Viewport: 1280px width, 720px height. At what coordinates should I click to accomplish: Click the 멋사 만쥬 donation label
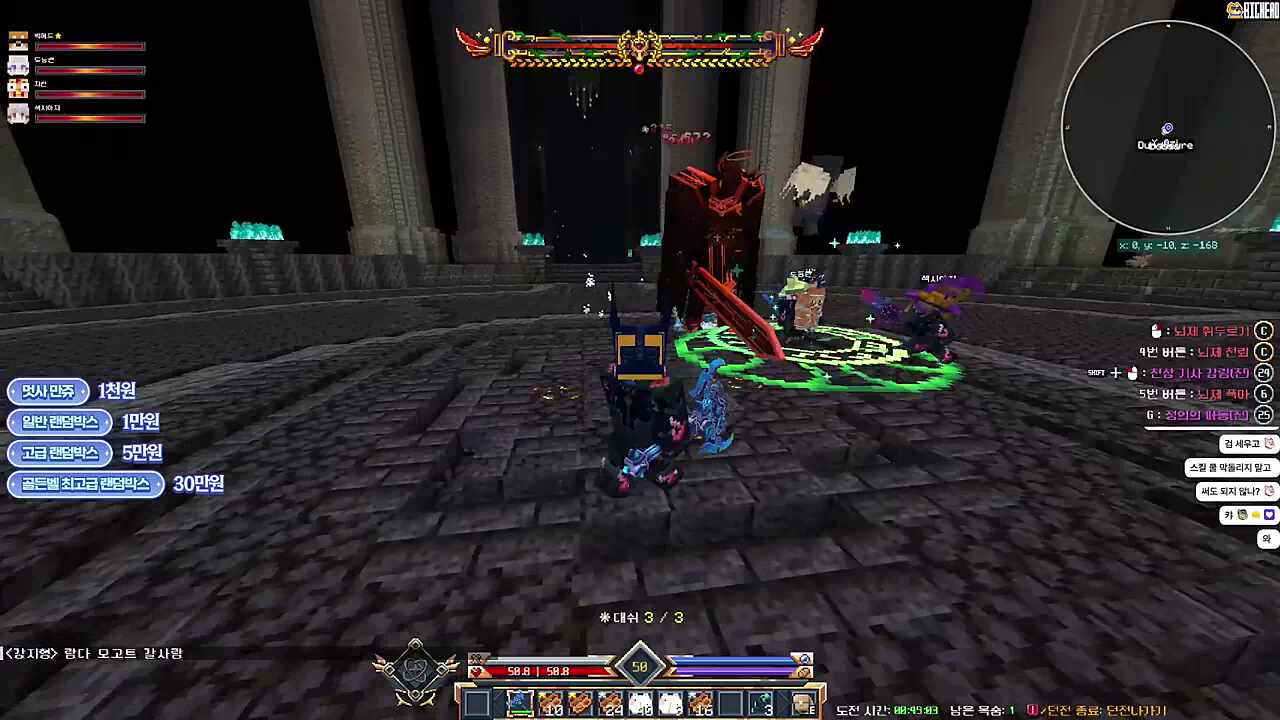[48, 391]
